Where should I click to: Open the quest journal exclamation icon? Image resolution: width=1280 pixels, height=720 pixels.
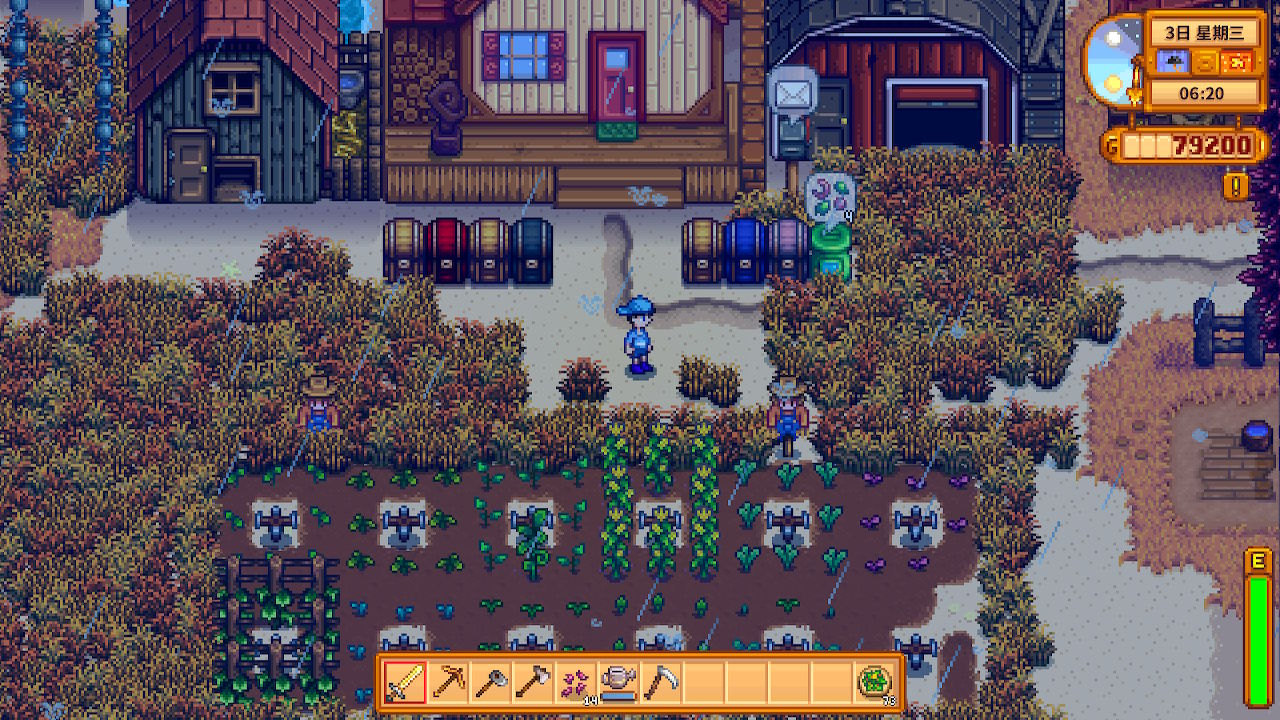(1236, 186)
